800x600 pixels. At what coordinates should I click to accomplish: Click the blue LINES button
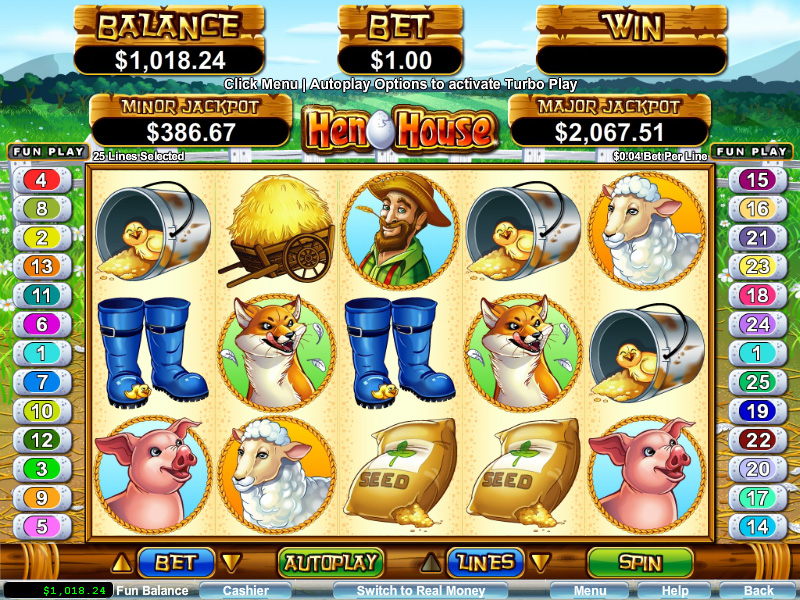(x=485, y=563)
